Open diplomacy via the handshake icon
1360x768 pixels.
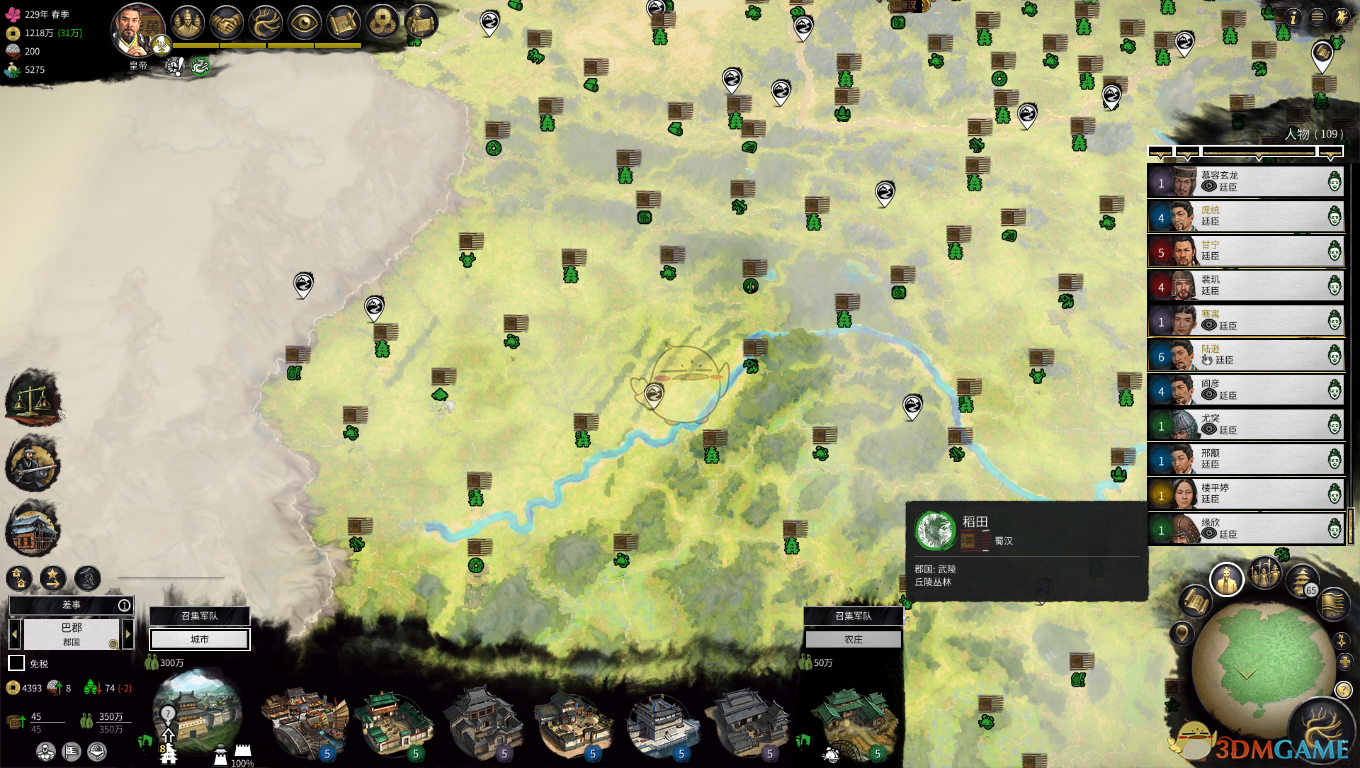(x=228, y=23)
